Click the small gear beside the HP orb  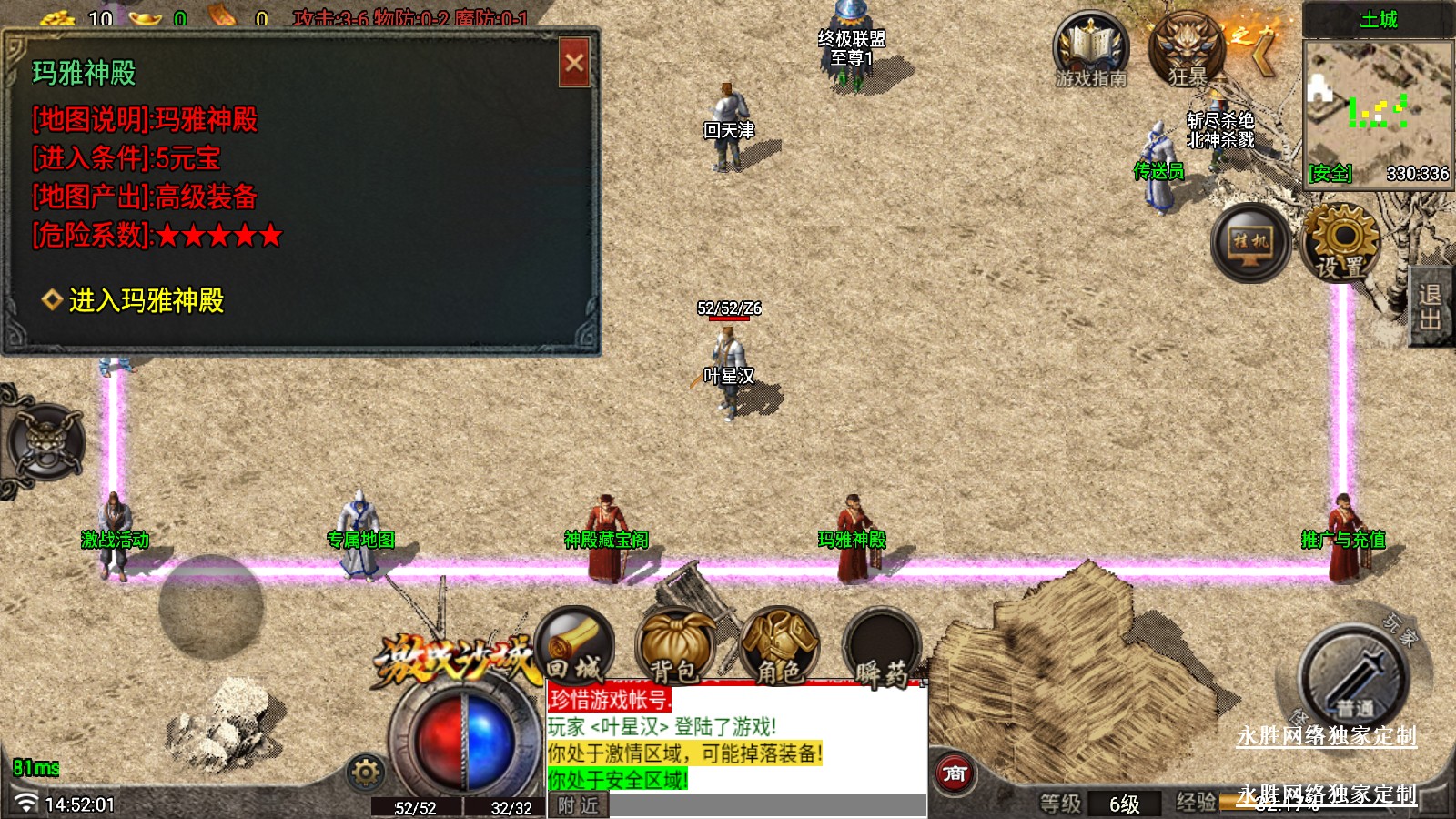[366, 773]
